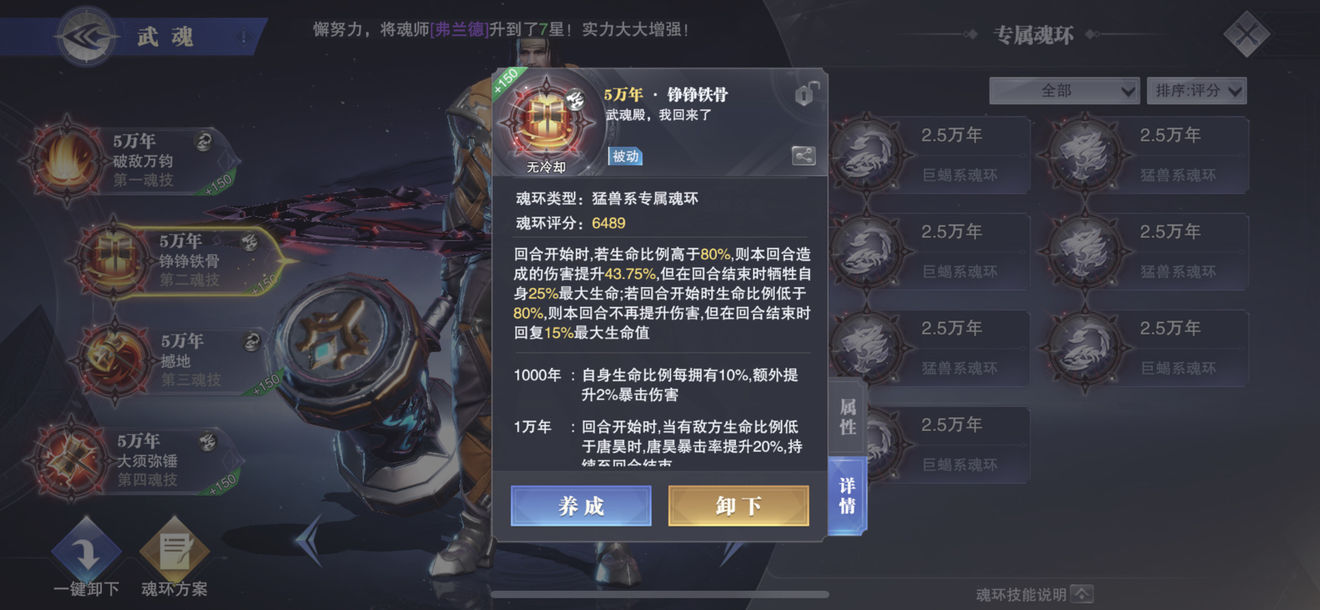Toggle the lock icon on soul ring
The height and width of the screenshot is (610, 1320).
coord(806,95)
